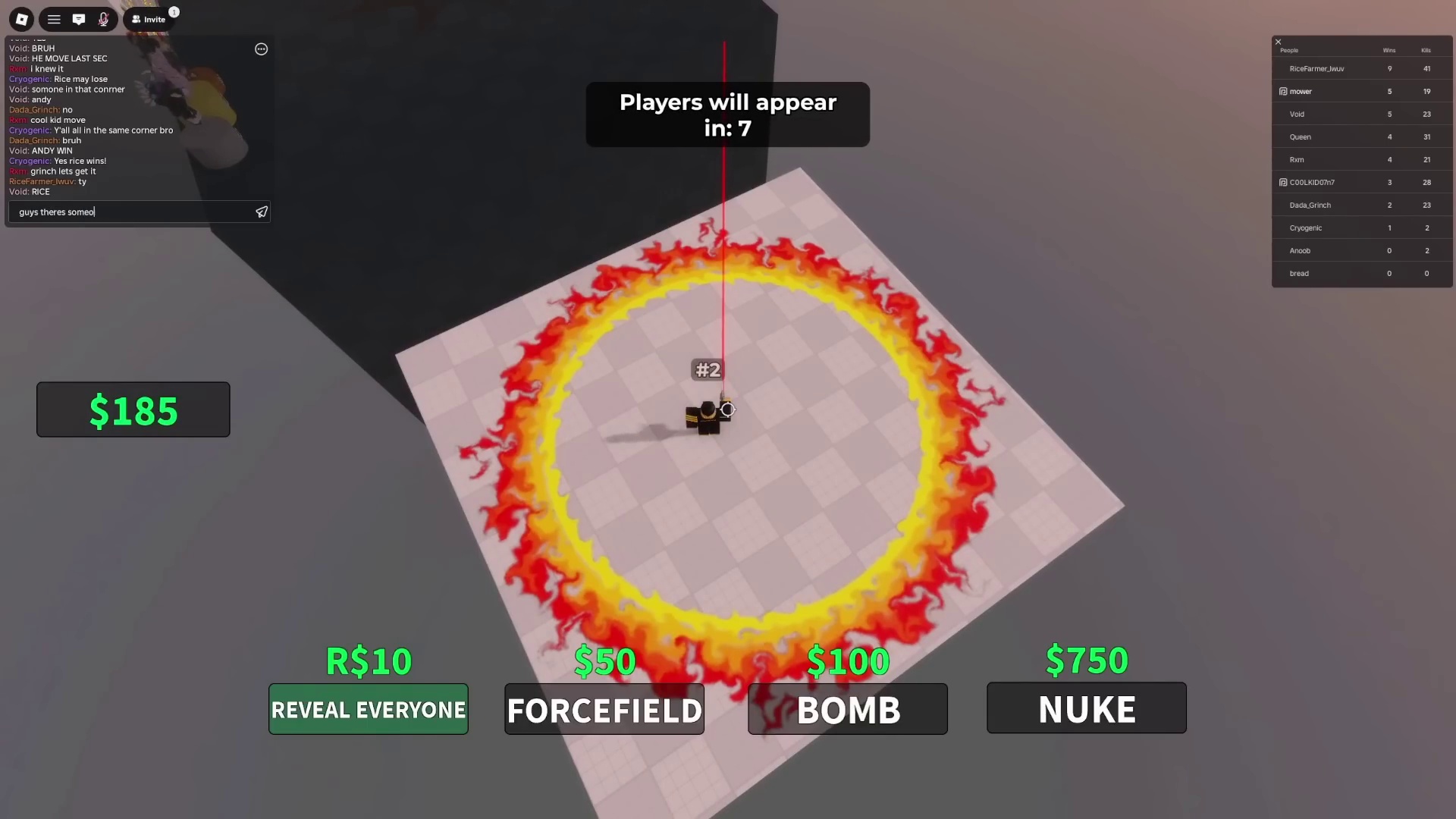Click mower's premium badge icon
Viewport: 1456px width, 819px height.
(1284, 91)
